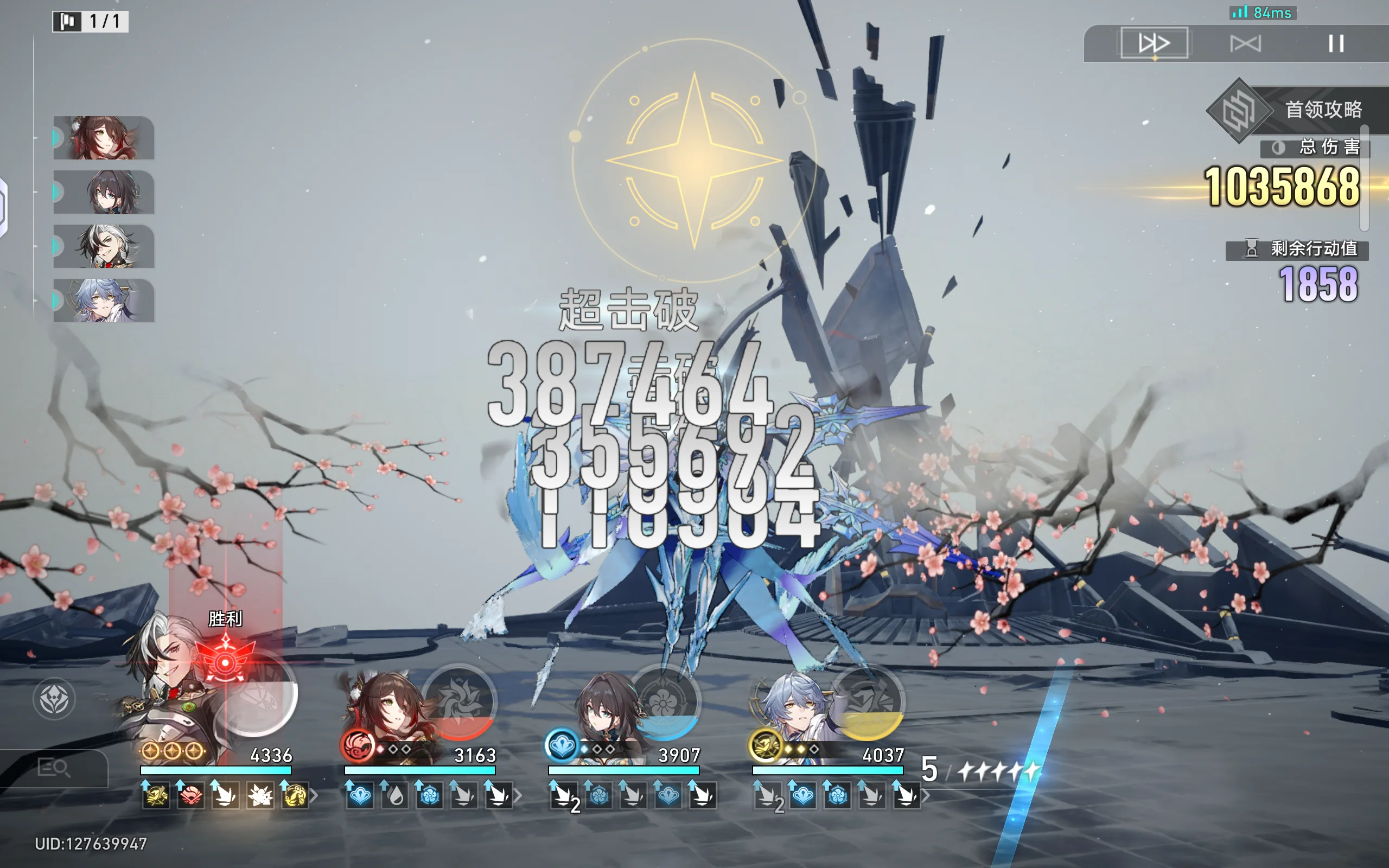The image size is (1389, 868).
Task: Activate the red-filled ultimate icon
Action: point(458,701)
